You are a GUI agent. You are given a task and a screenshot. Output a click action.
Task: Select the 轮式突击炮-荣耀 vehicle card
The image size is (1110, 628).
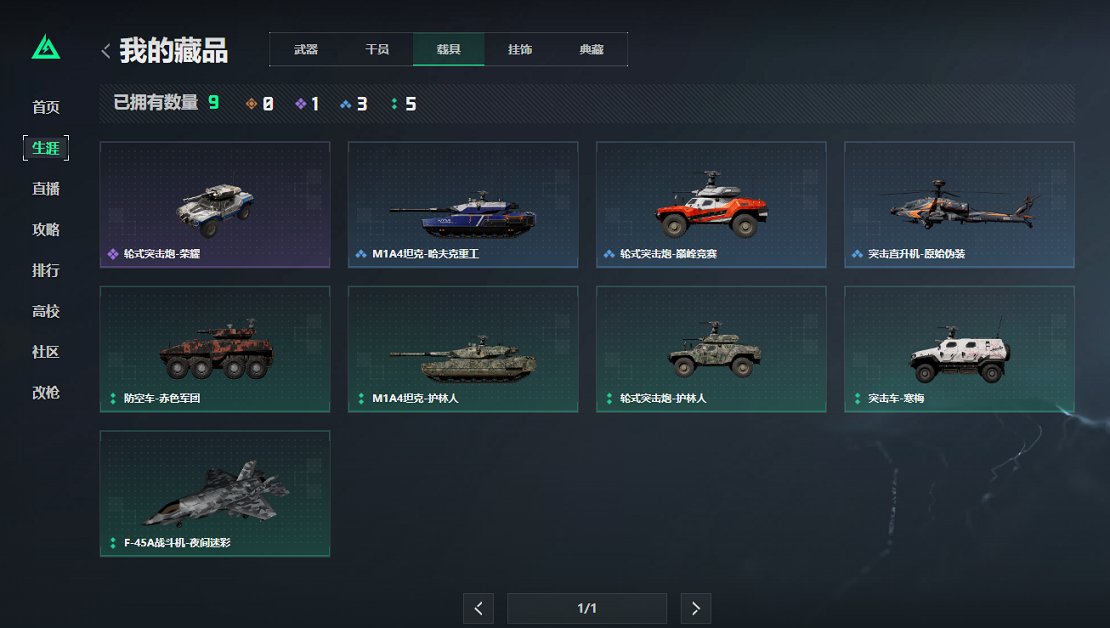click(x=215, y=205)
